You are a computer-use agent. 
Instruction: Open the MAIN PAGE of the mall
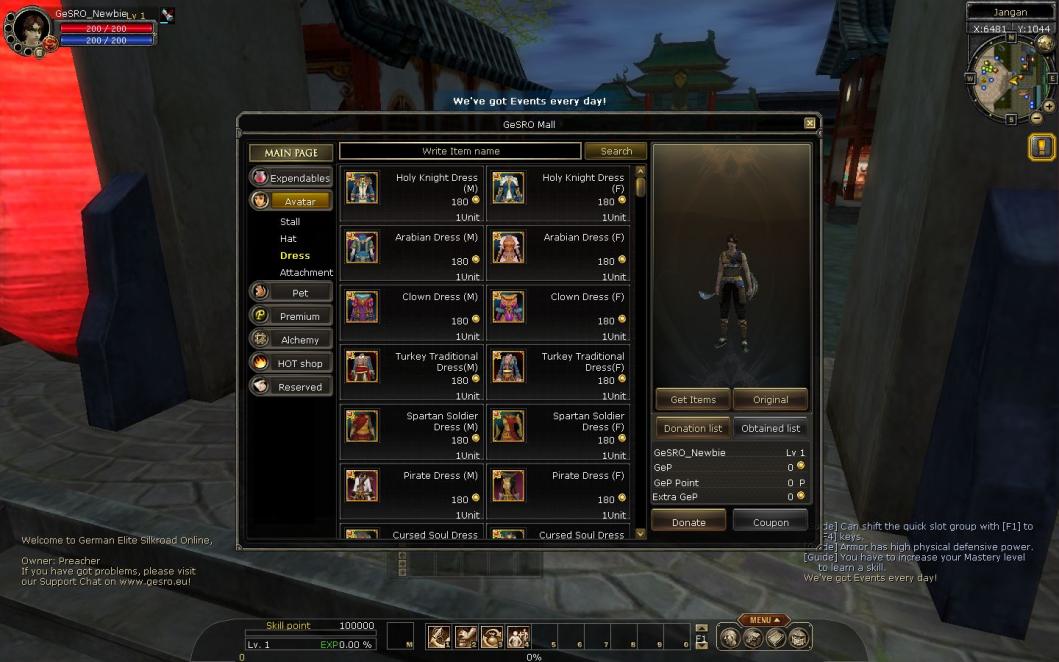click(x=291, y=153)
